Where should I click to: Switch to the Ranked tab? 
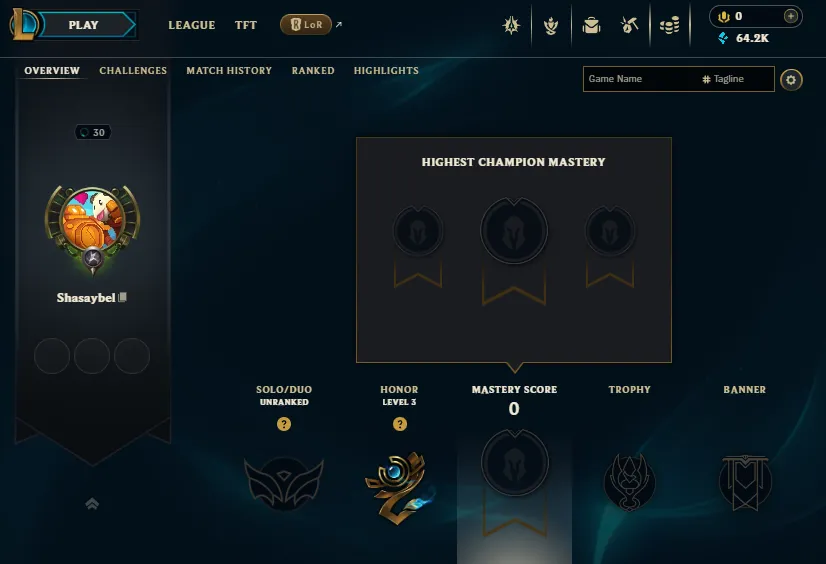coord(313,71)
